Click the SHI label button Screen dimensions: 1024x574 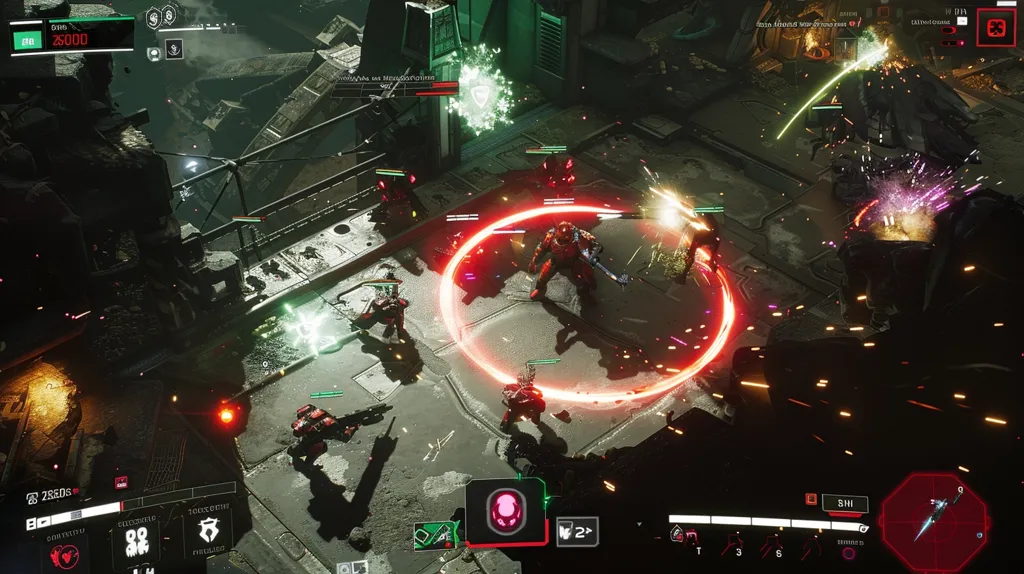(845, 504)
